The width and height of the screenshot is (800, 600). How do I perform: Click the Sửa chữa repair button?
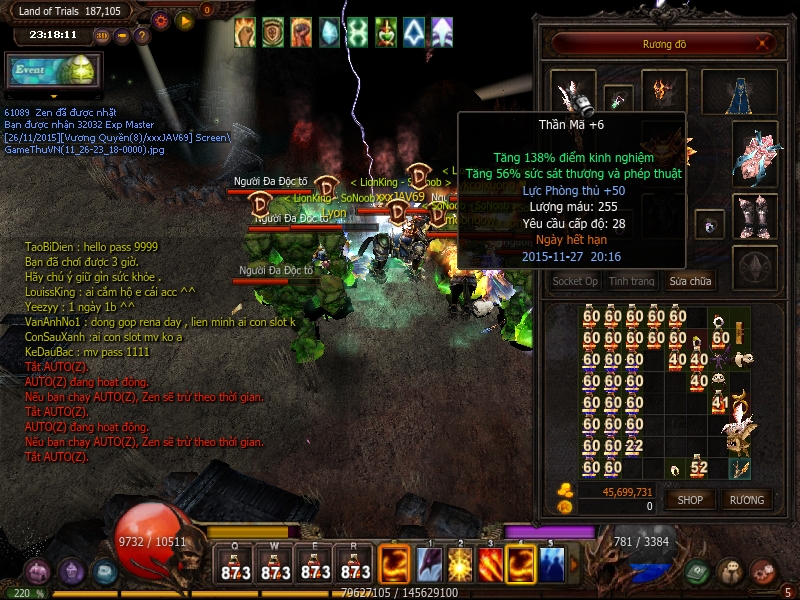691,282
